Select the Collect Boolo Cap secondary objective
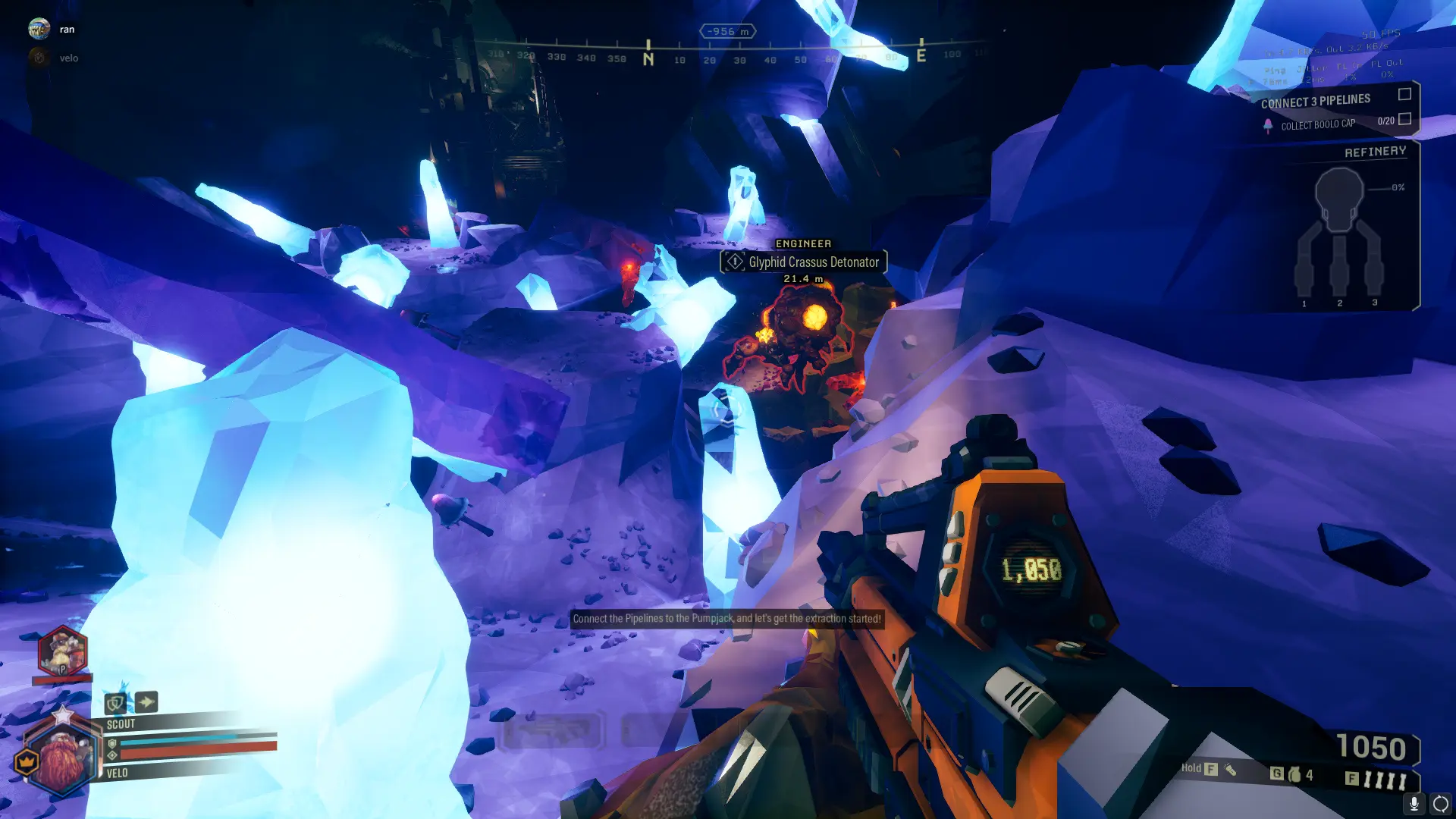1456x819 pixels. coord(1318,124)
